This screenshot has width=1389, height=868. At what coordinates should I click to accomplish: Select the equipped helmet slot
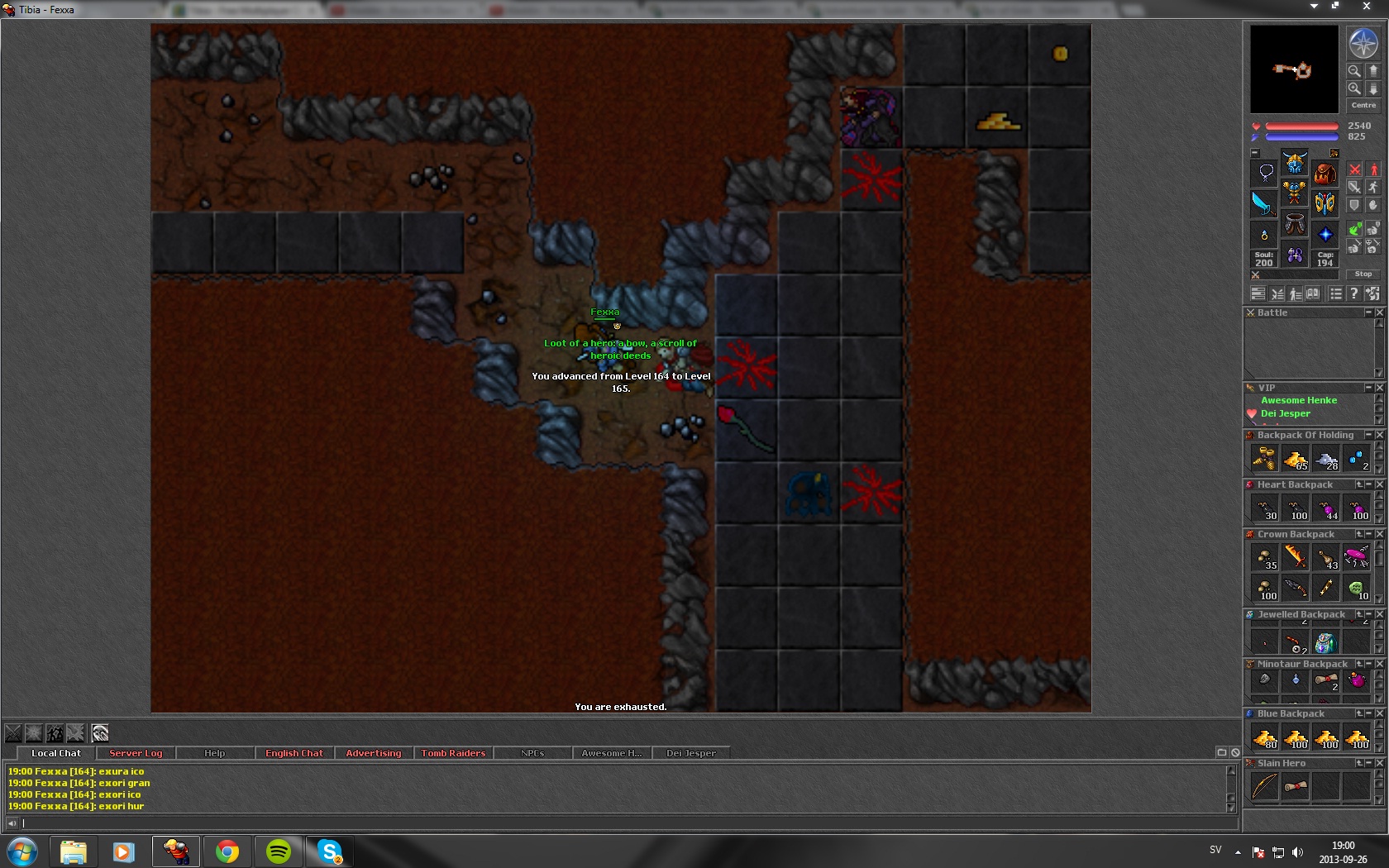pyautogui.click(x=1294, y=162)
